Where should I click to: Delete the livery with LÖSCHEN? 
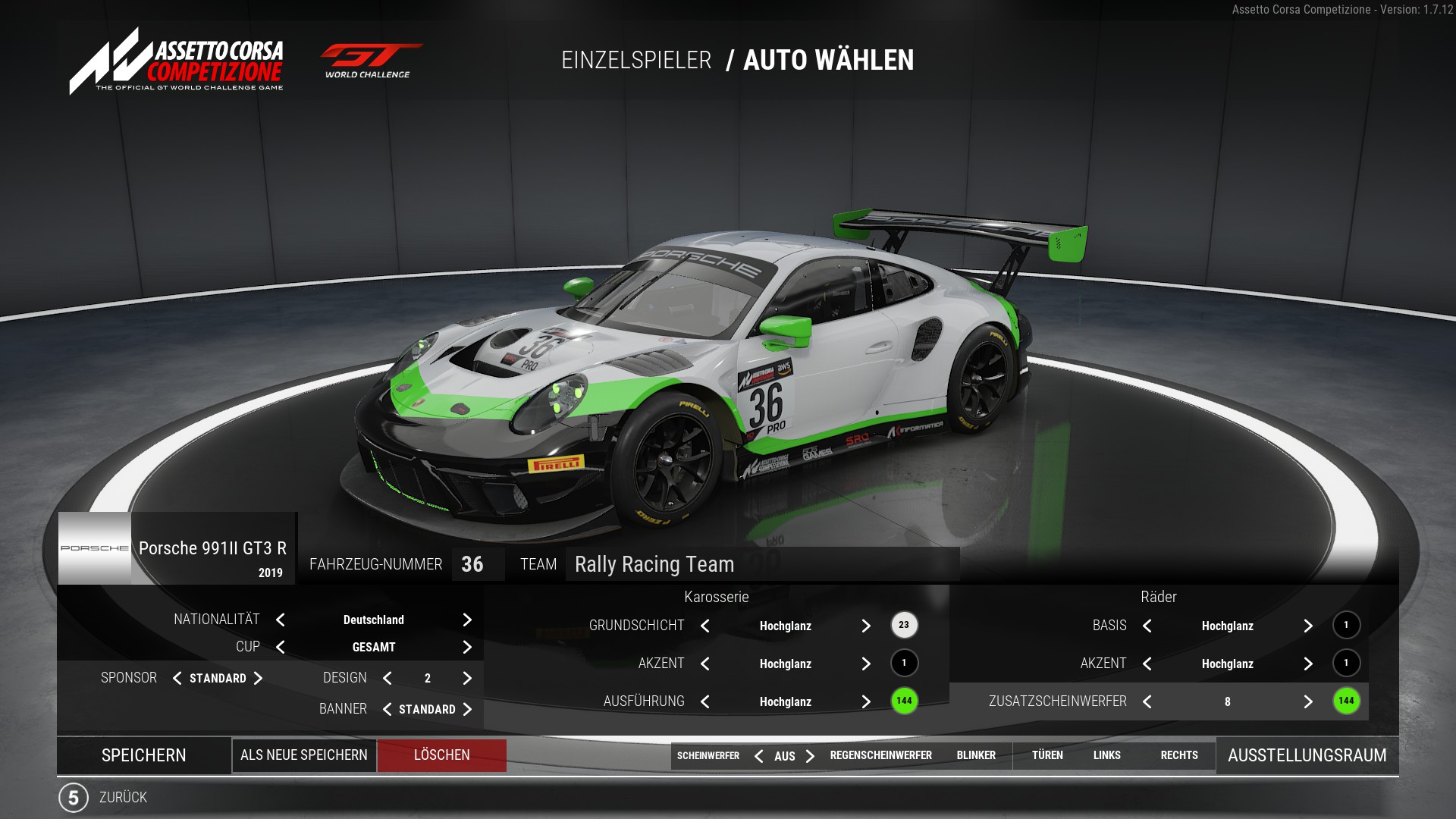pos(441,755)
